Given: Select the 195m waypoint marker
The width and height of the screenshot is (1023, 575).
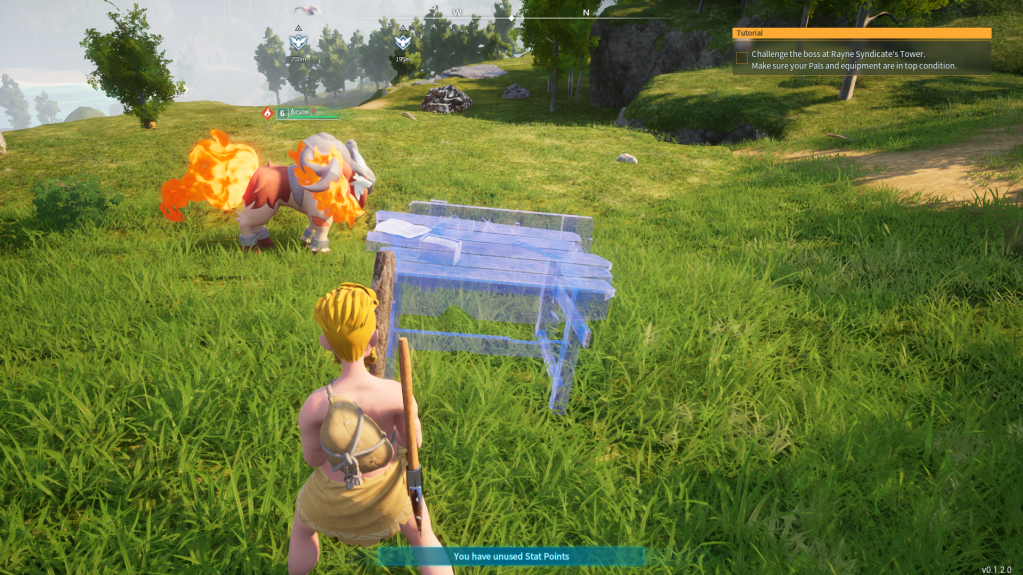Looking at the screenshot, I should tap(402, 42).
